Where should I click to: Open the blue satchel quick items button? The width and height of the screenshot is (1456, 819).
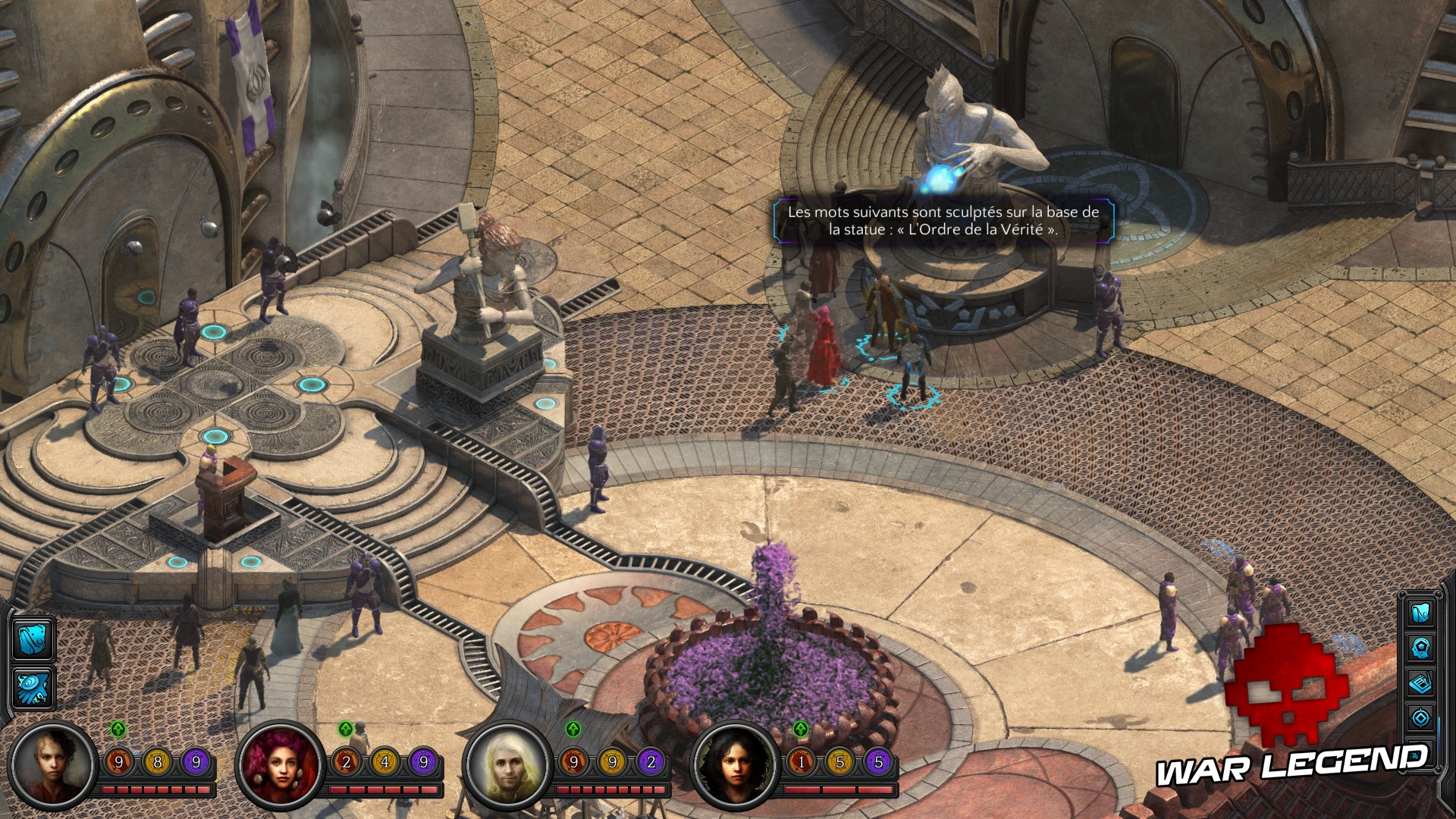pyautogui.click(x=32, y=639)
